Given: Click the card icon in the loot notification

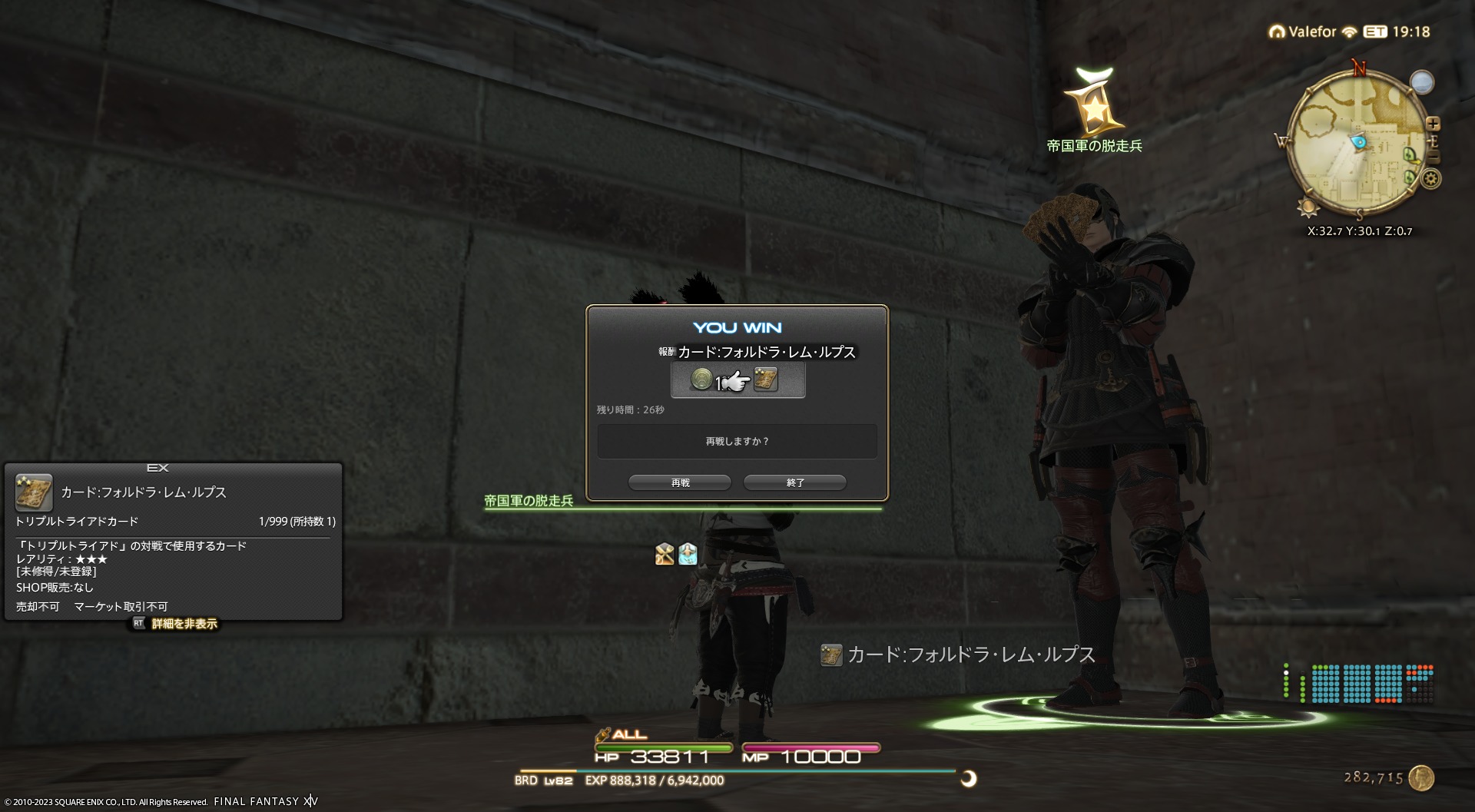Looking at the screenshot, I should [x=831, y=655].
